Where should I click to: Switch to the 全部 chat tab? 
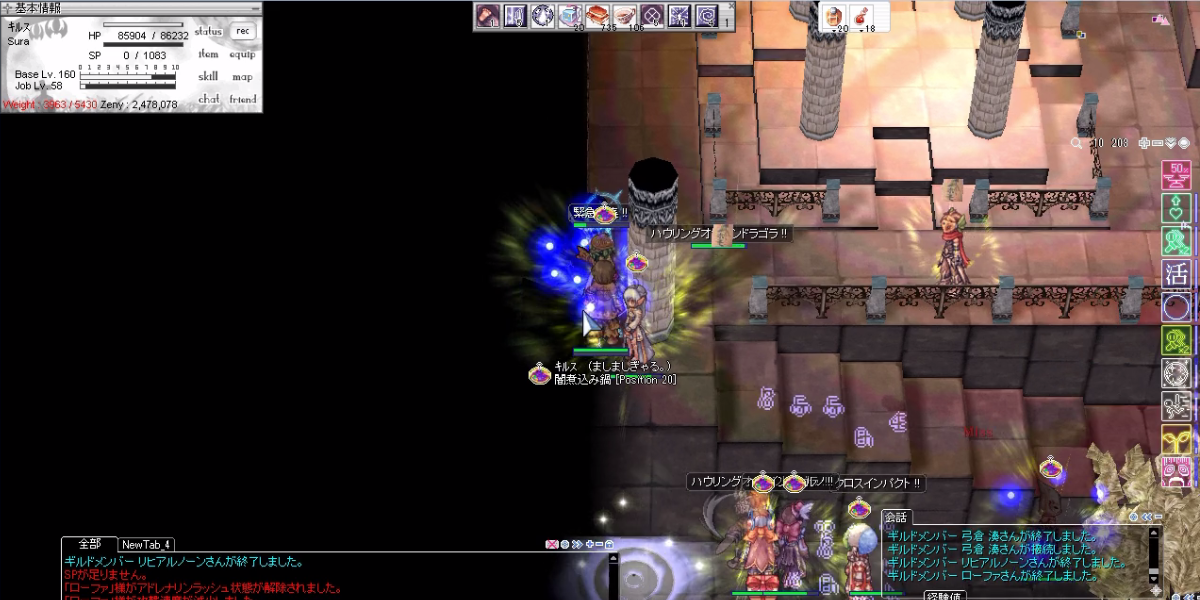coord(89,544)
